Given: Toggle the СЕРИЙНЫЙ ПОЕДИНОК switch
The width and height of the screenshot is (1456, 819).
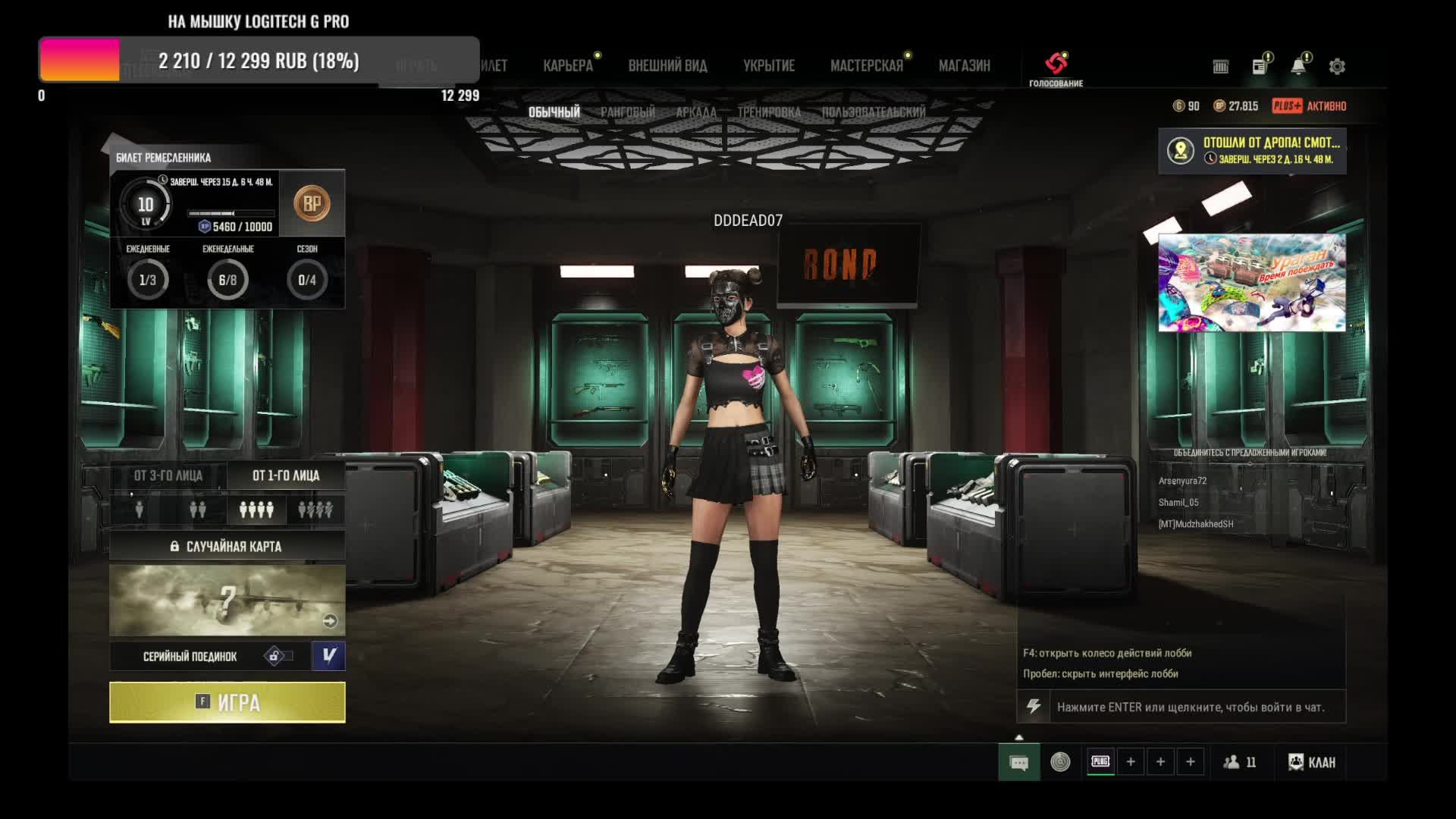Looking at the screenshot, I should [278, 656].
